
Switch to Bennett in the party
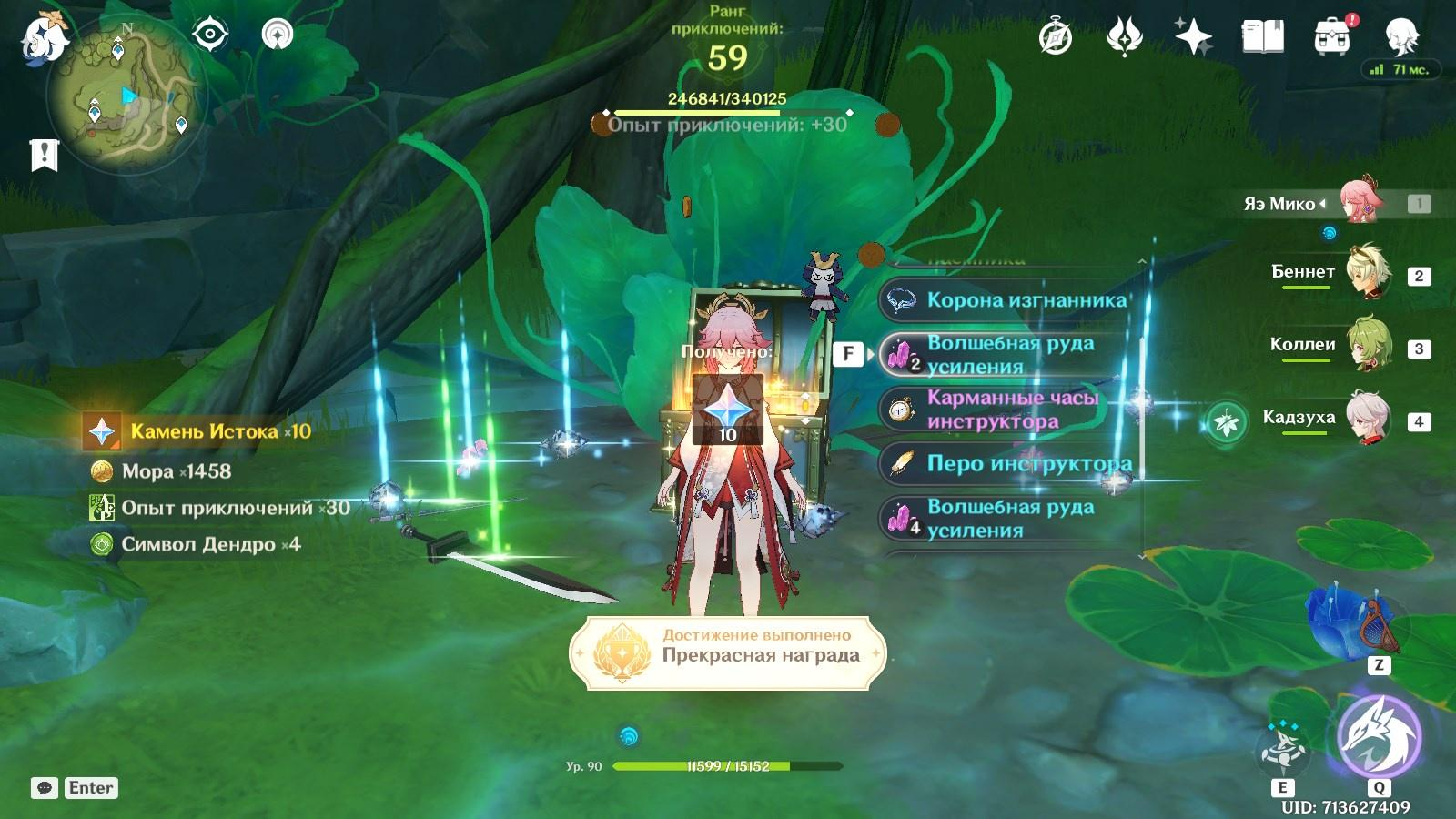[1368, 273]
